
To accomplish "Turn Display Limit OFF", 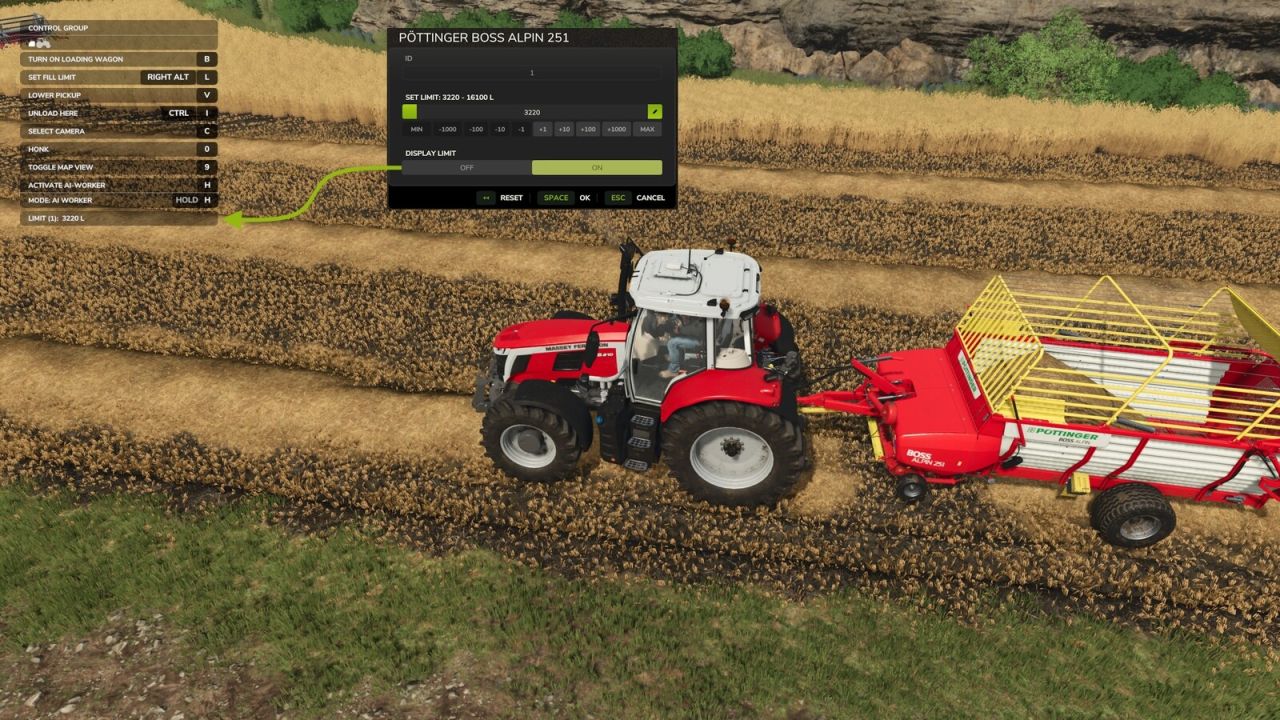I will tap(467, 168).
